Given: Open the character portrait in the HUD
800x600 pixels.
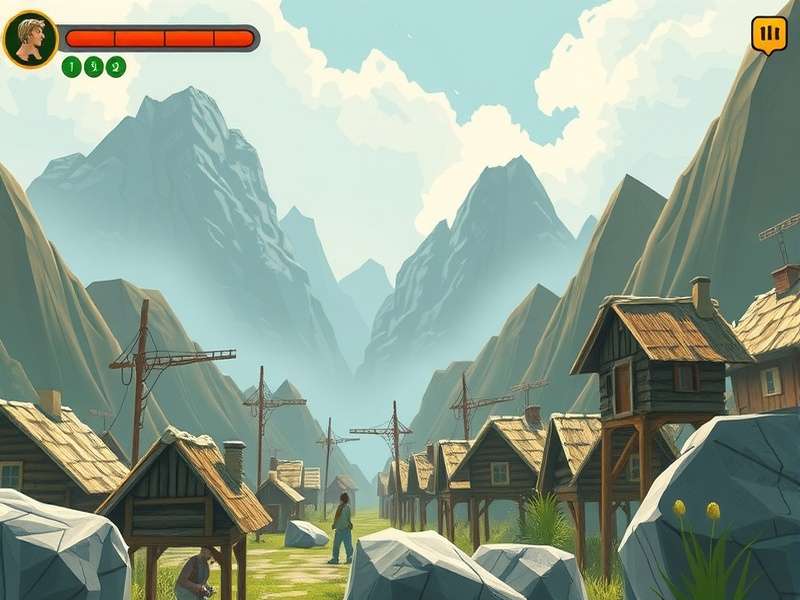Looking at the screenshot, I should click(x=30, y=39).
